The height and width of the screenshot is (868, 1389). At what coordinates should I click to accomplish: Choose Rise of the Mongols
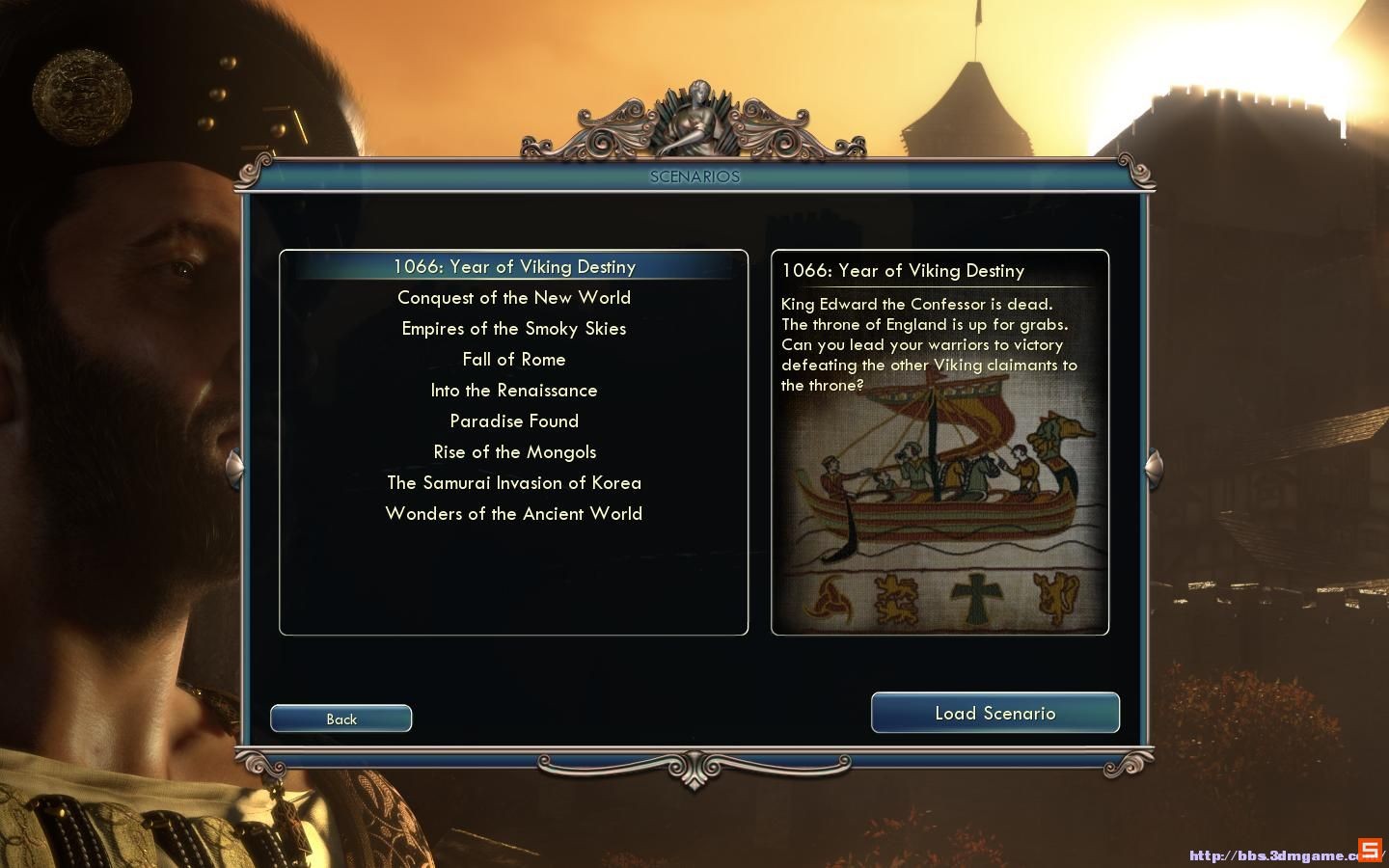[x=513, y=452]
